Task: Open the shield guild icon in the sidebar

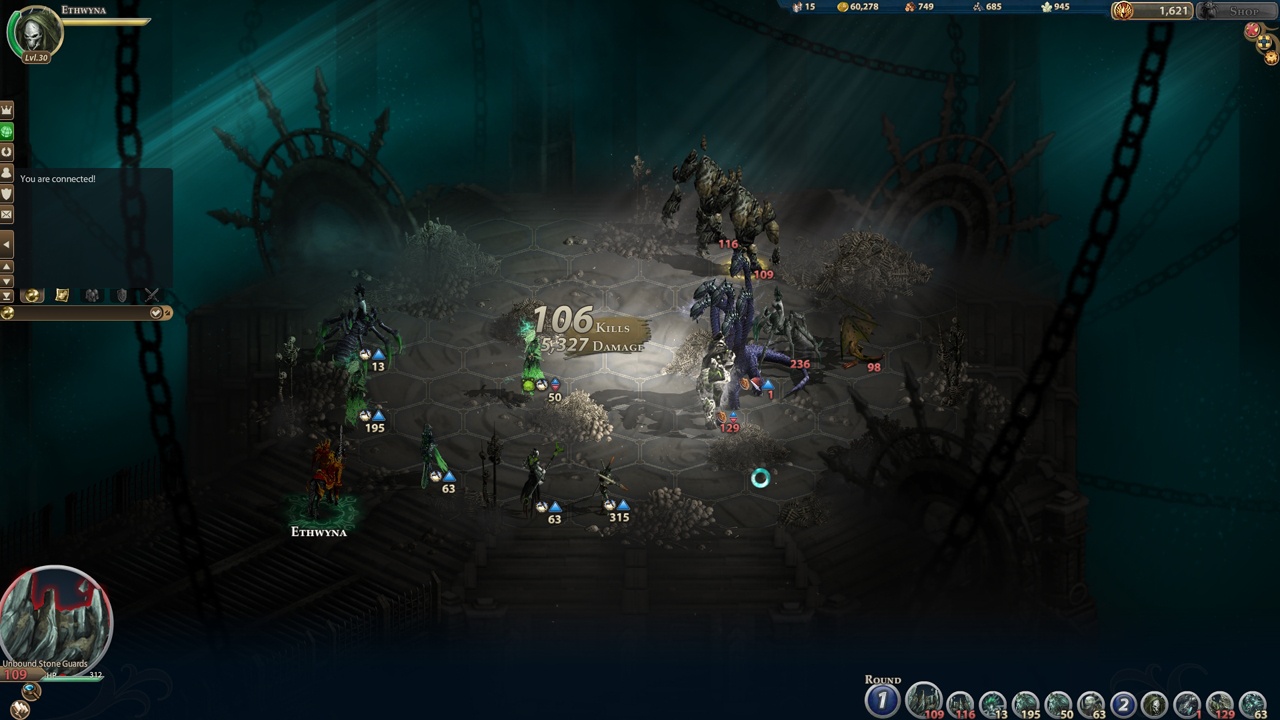Action: [7, 194]
